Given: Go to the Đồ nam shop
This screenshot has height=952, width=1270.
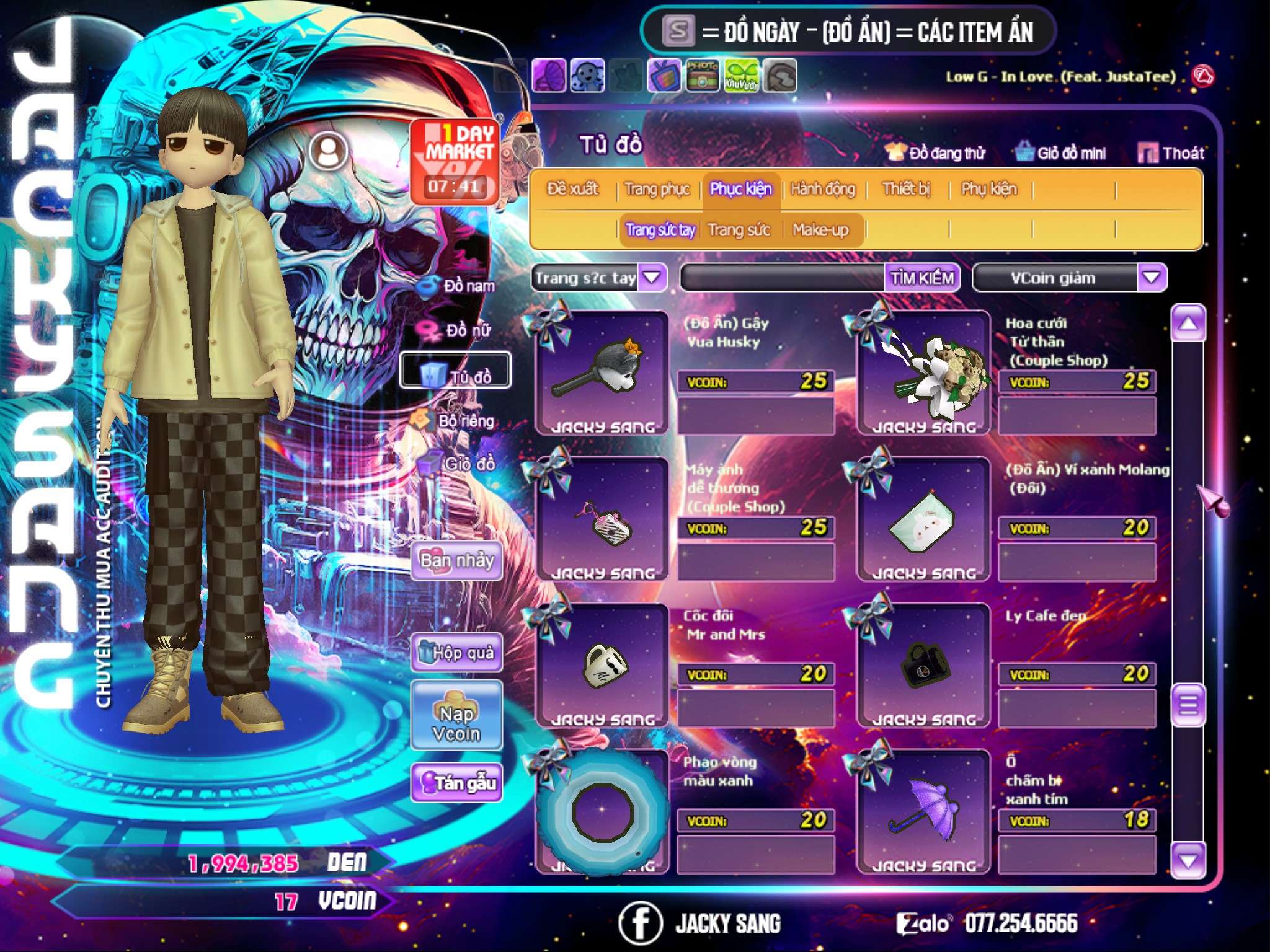Looking at the screenshot, I should pyautogui.click(x=458, y=286).
